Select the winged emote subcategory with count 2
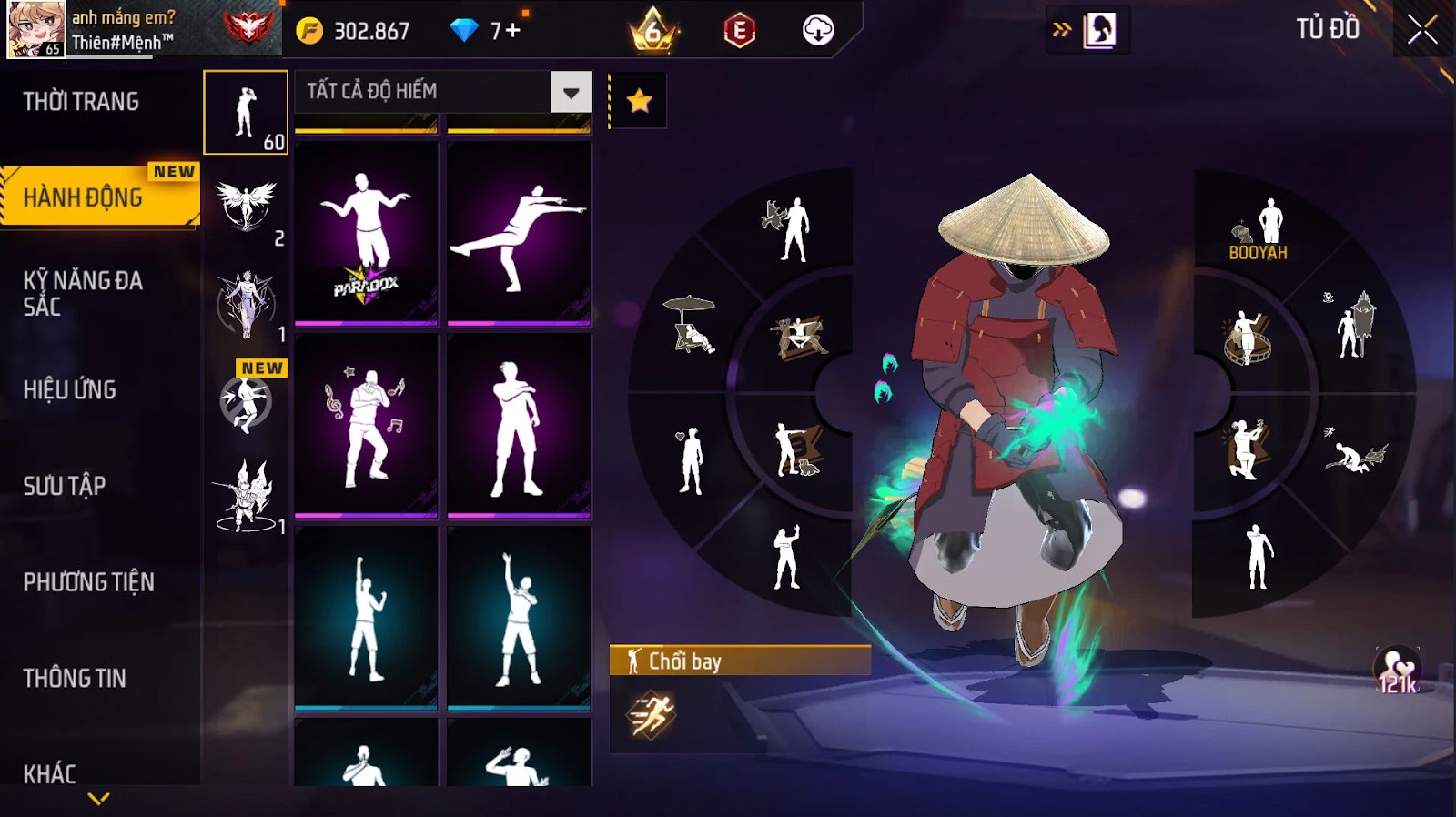This screenshot has height=817, width=1456. (x=247, y=207)
